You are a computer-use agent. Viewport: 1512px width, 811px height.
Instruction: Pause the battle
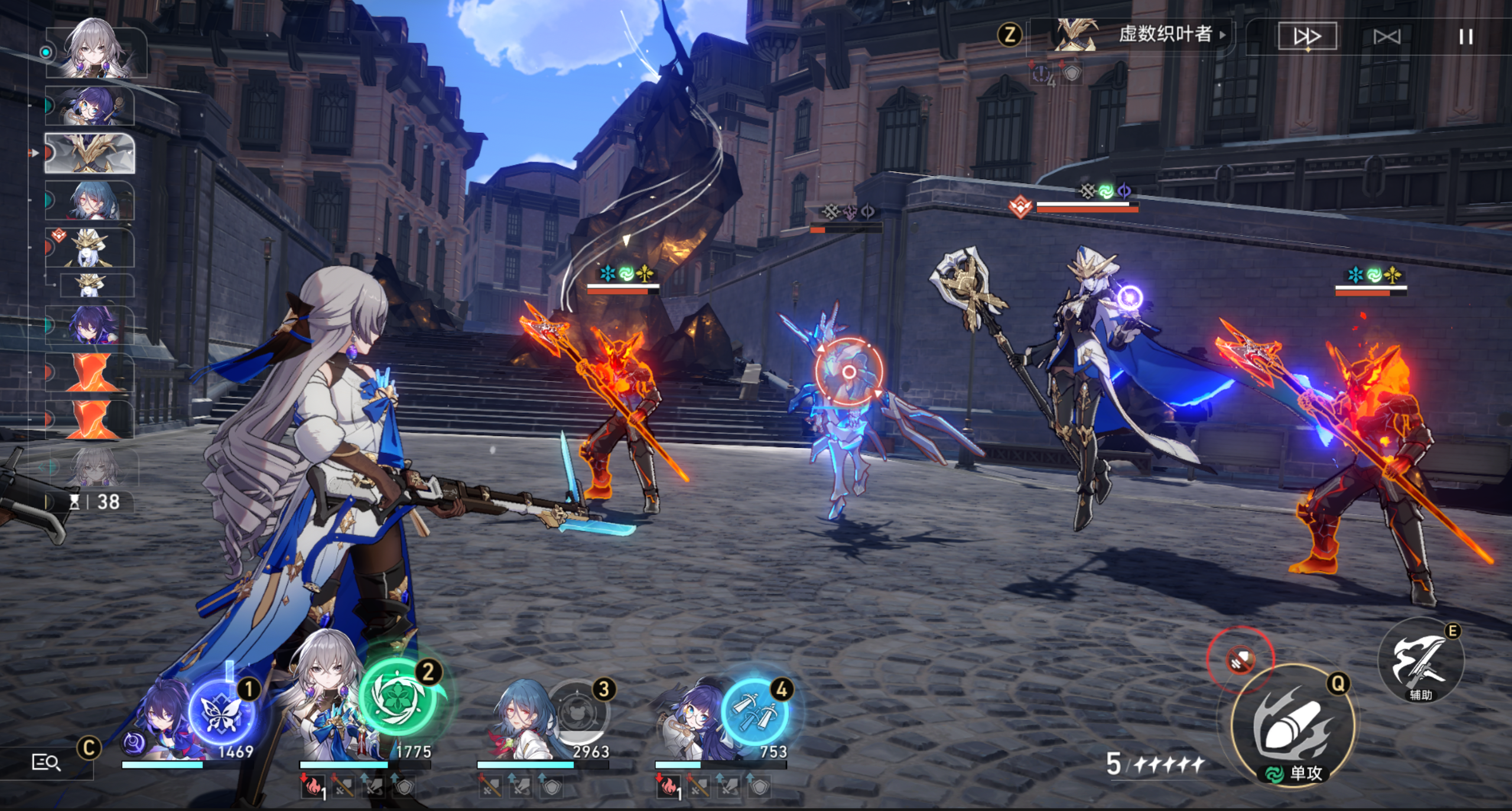(x=1465, y=37)
